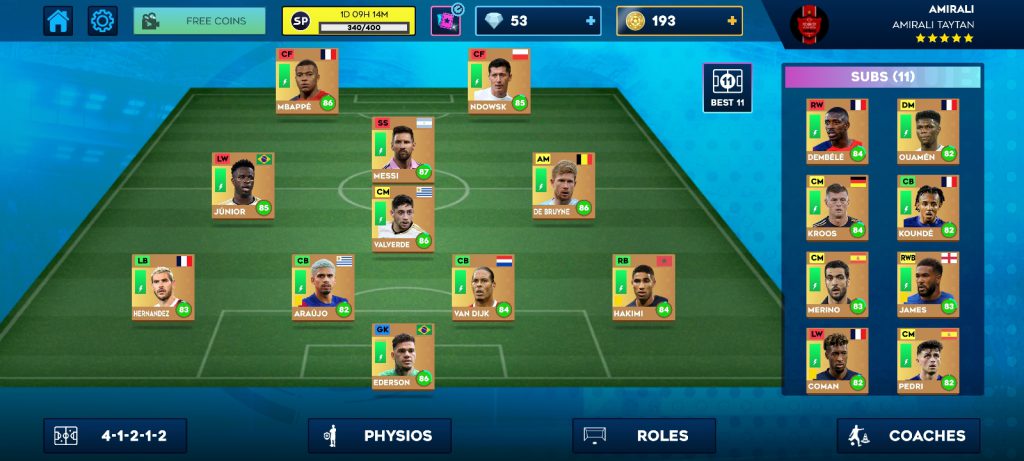This screenshot has width=1024, height=461.
Task: Buy more gold coins with plus button
Action: [733, 21]
